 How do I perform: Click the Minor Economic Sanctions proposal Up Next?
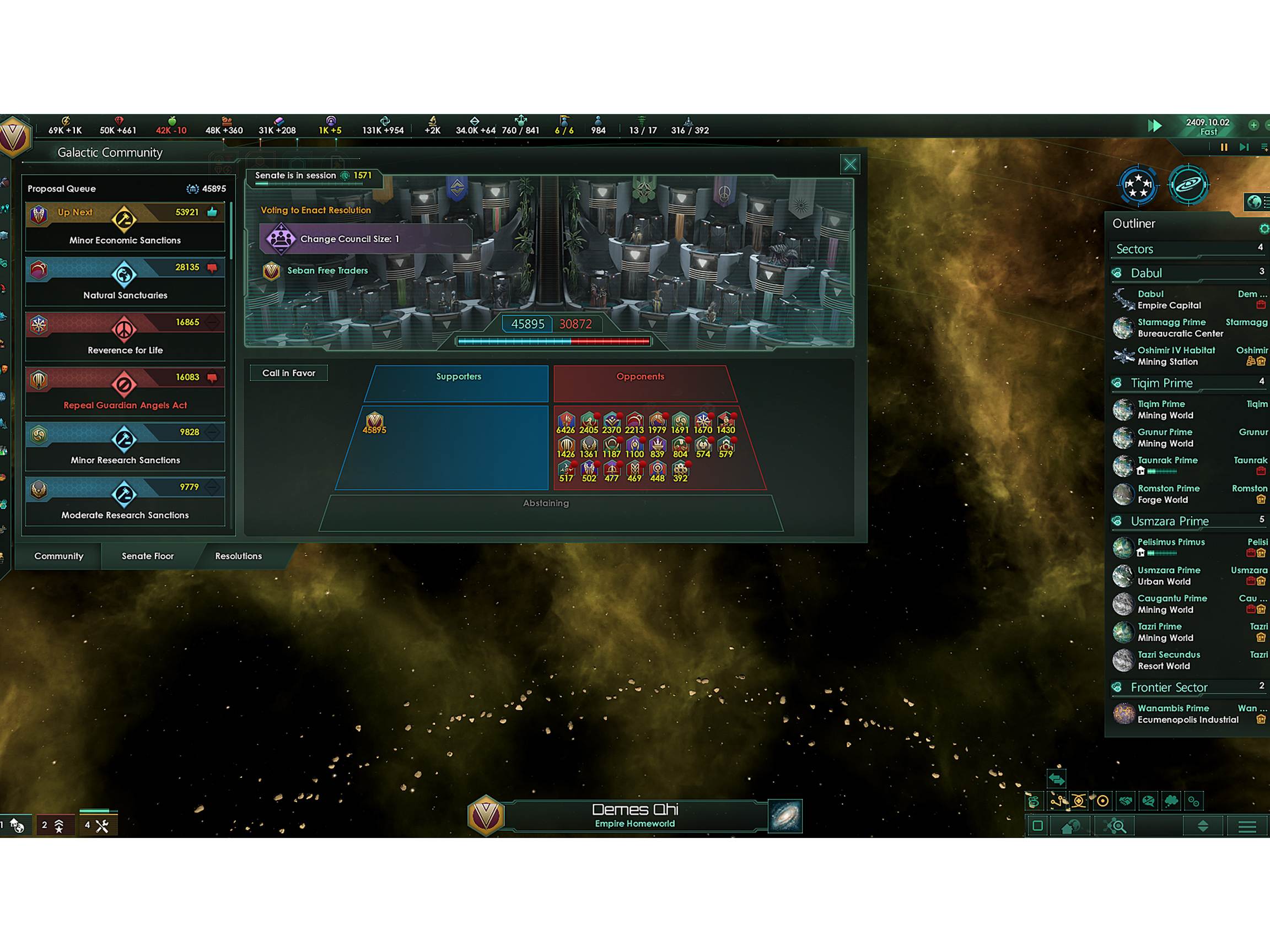coord(125,226)
